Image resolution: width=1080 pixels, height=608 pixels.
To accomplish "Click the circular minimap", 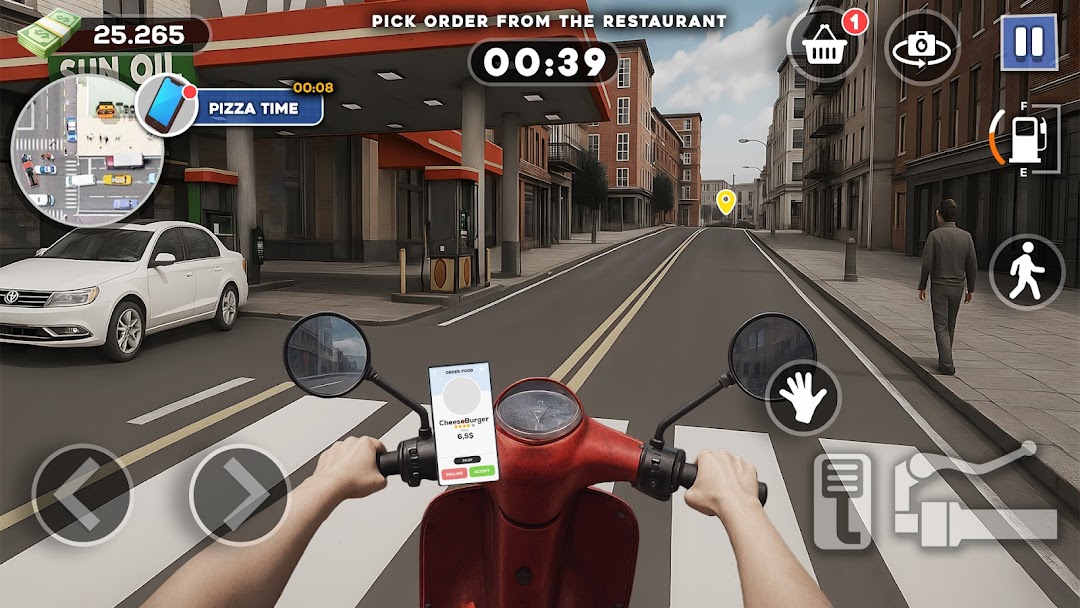I will click(78, 150).
